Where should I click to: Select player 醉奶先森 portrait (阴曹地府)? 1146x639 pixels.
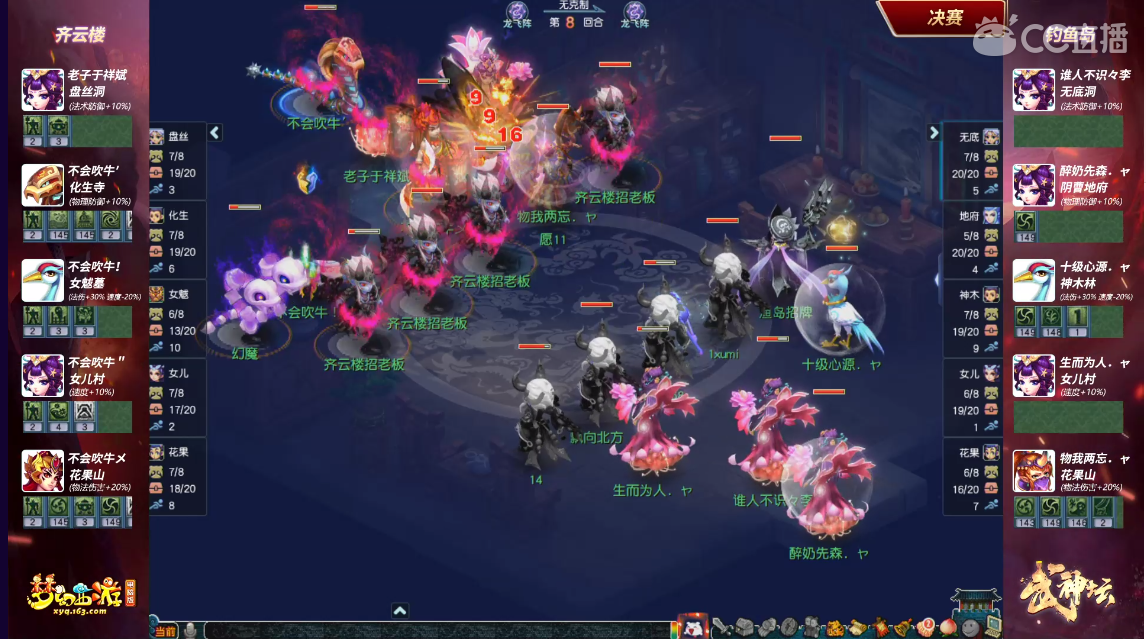point(1033,185)
